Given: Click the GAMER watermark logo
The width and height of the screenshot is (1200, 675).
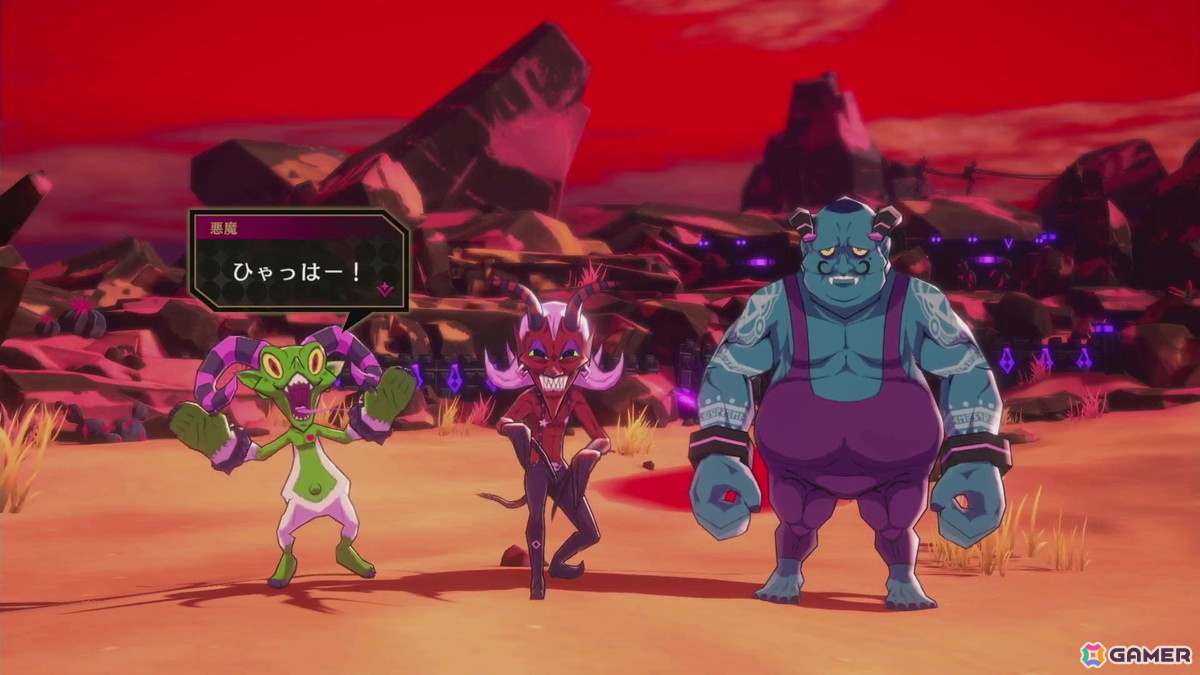Looking at the screenshot, I should click(1136, 654).
